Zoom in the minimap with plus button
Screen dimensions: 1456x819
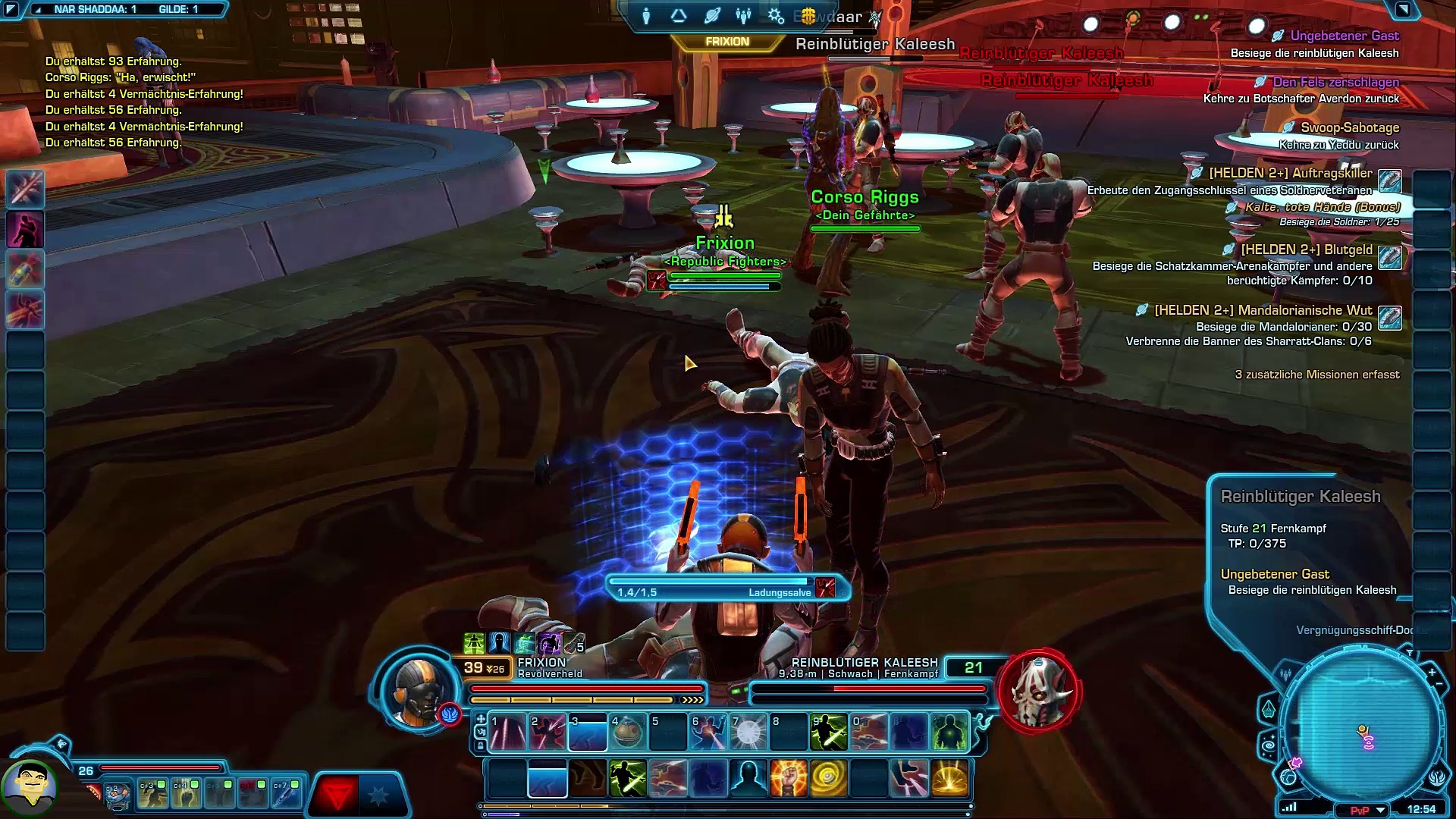(x=1432, y=672)
